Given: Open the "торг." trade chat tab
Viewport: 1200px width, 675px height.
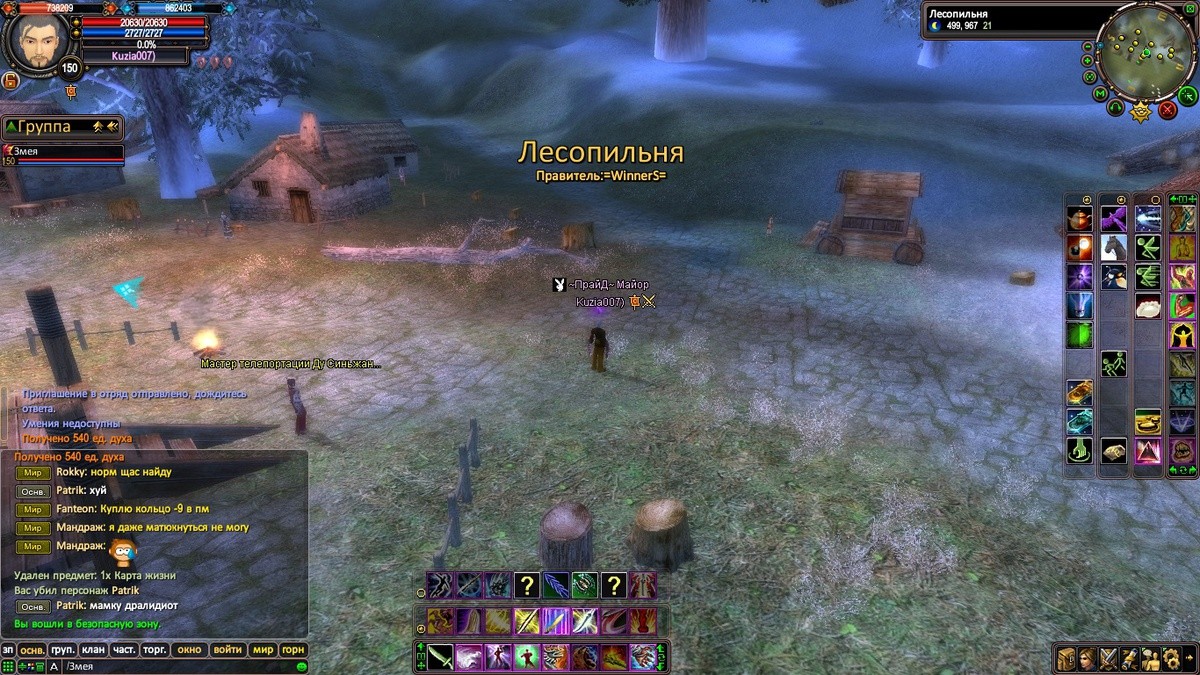Looking at the screenshot, I should [x=155, y=650].
